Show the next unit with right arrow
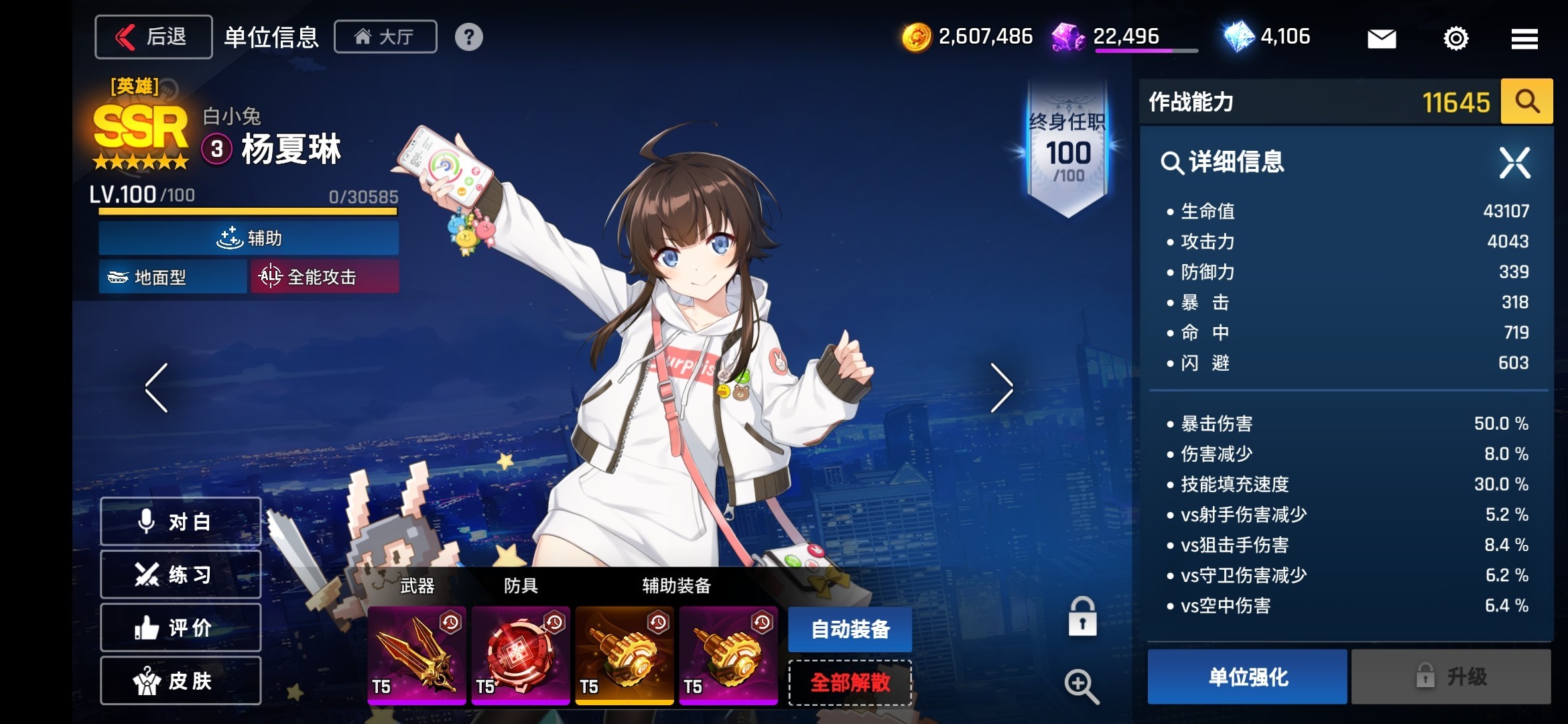This screenshot has width=1568, height=724. (x=1001, y=387)
